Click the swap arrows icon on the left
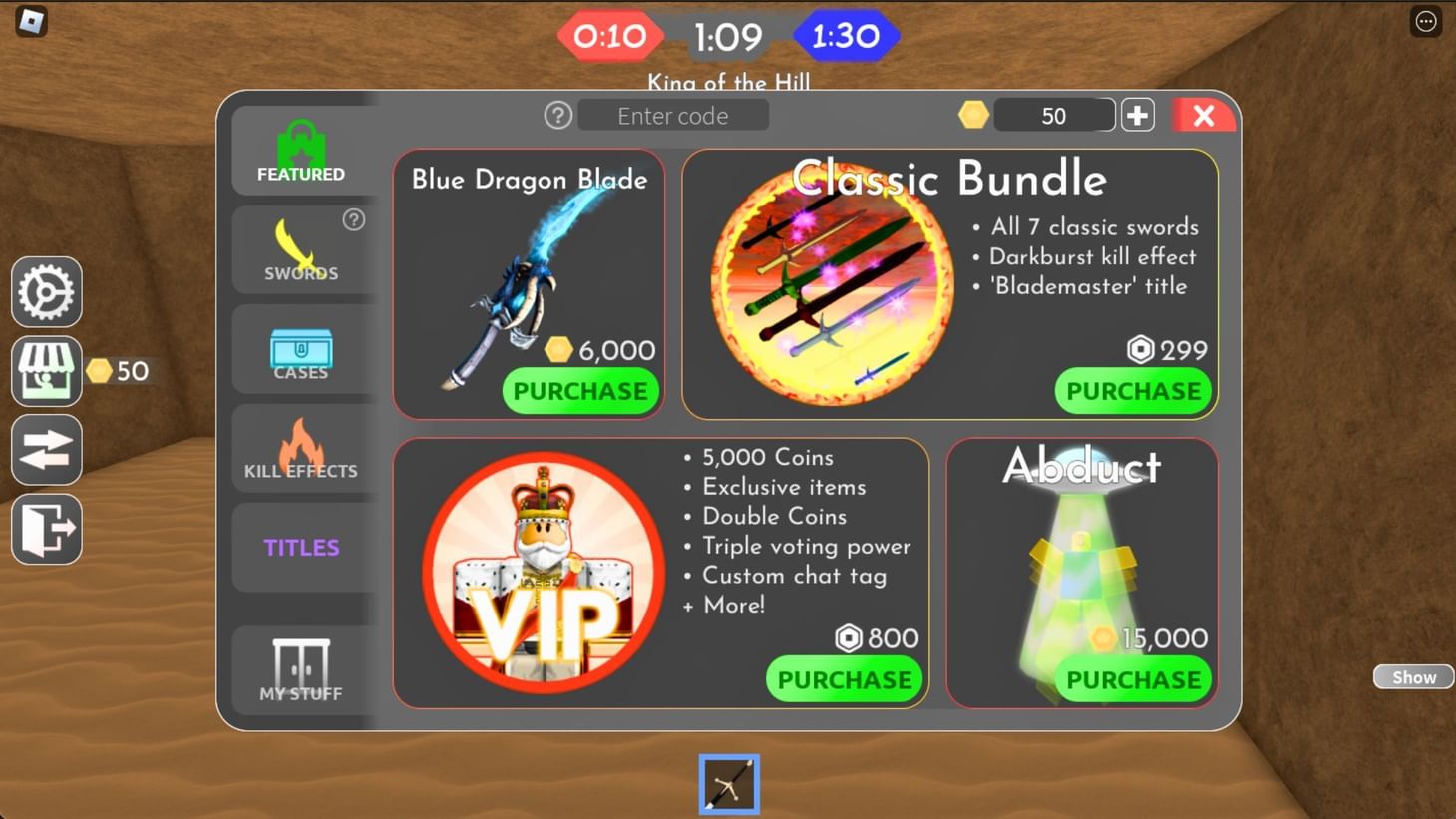 coord(46,450)
